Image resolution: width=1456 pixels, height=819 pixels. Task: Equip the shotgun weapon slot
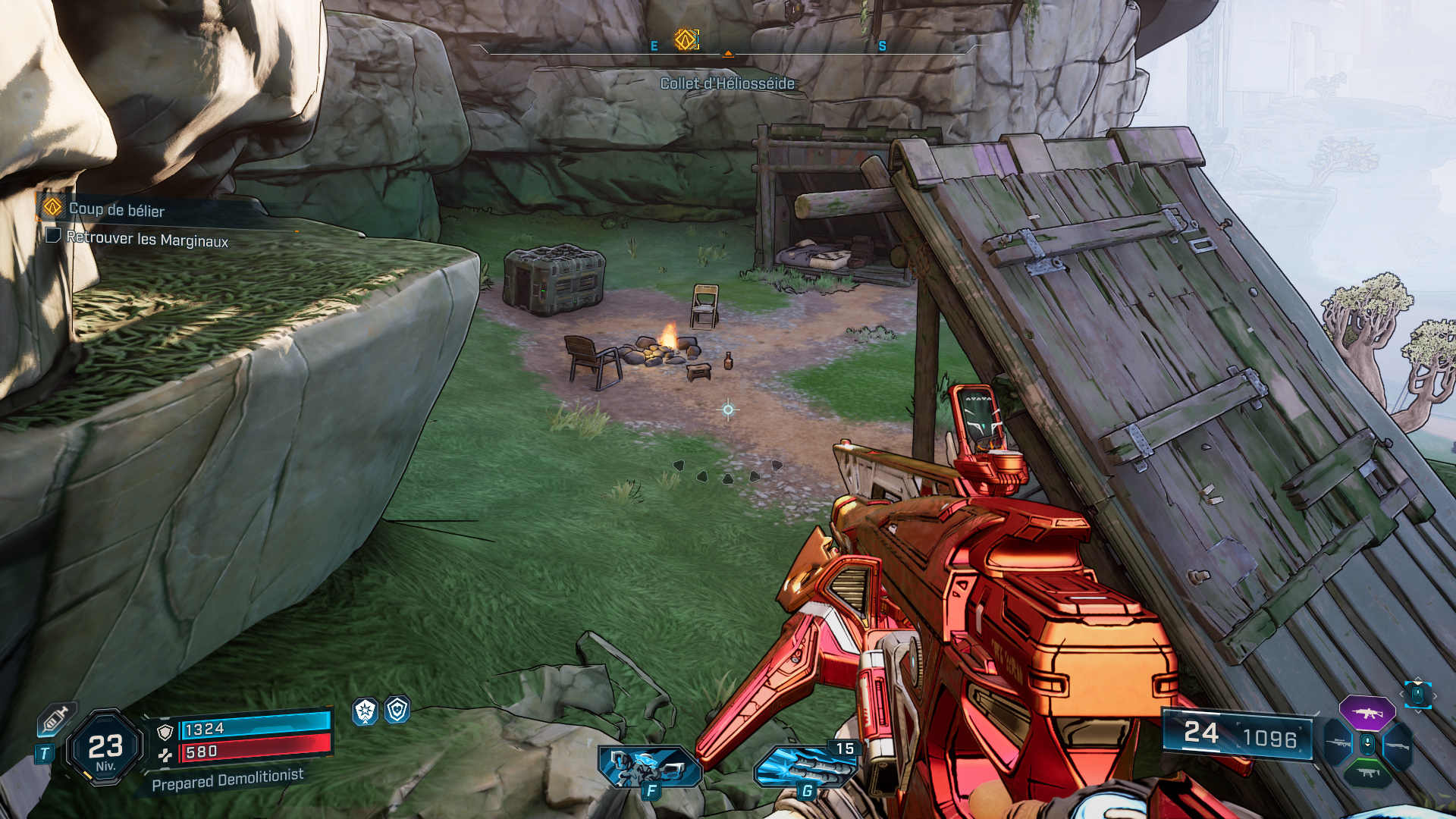1398,745
